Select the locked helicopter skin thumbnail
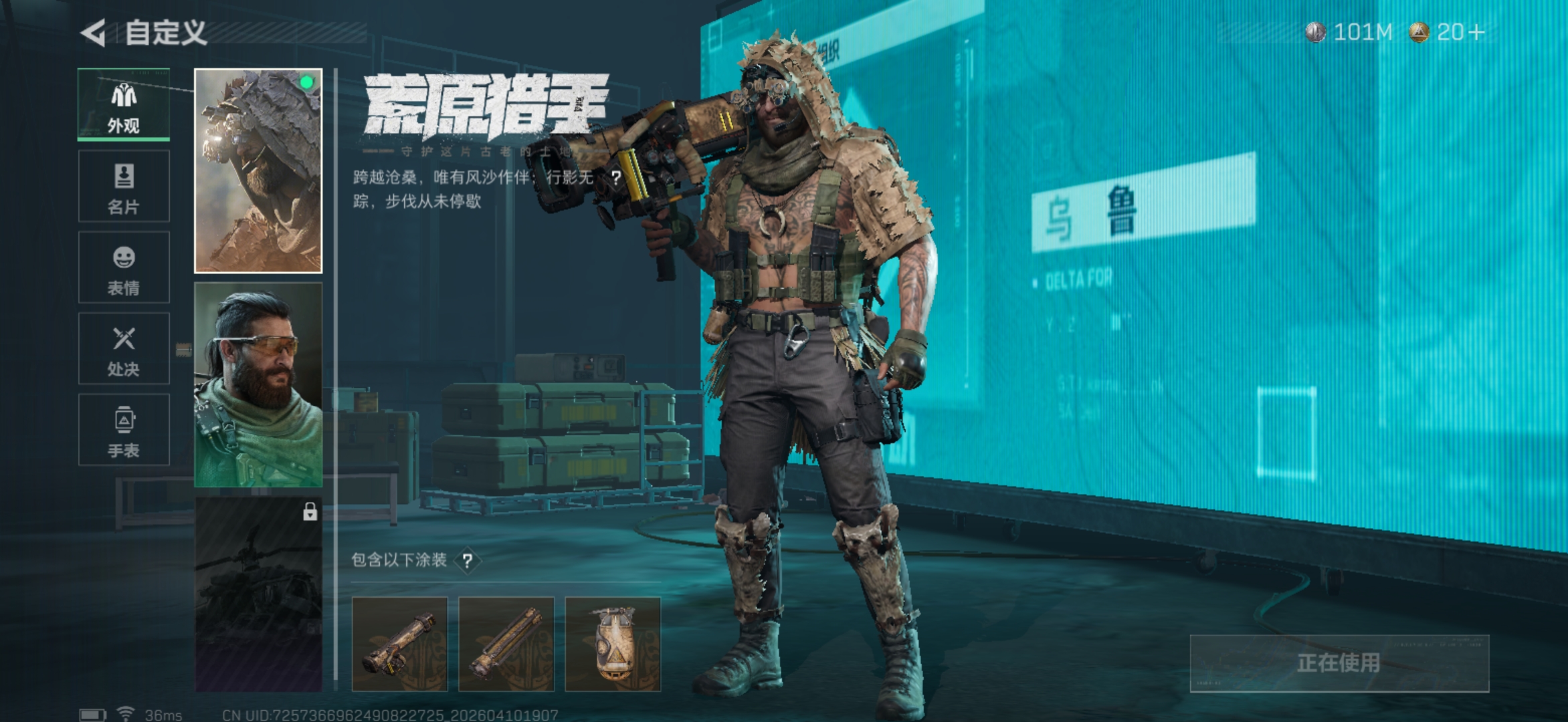This screenshot has height=722, width=1568. click(258, 594)
